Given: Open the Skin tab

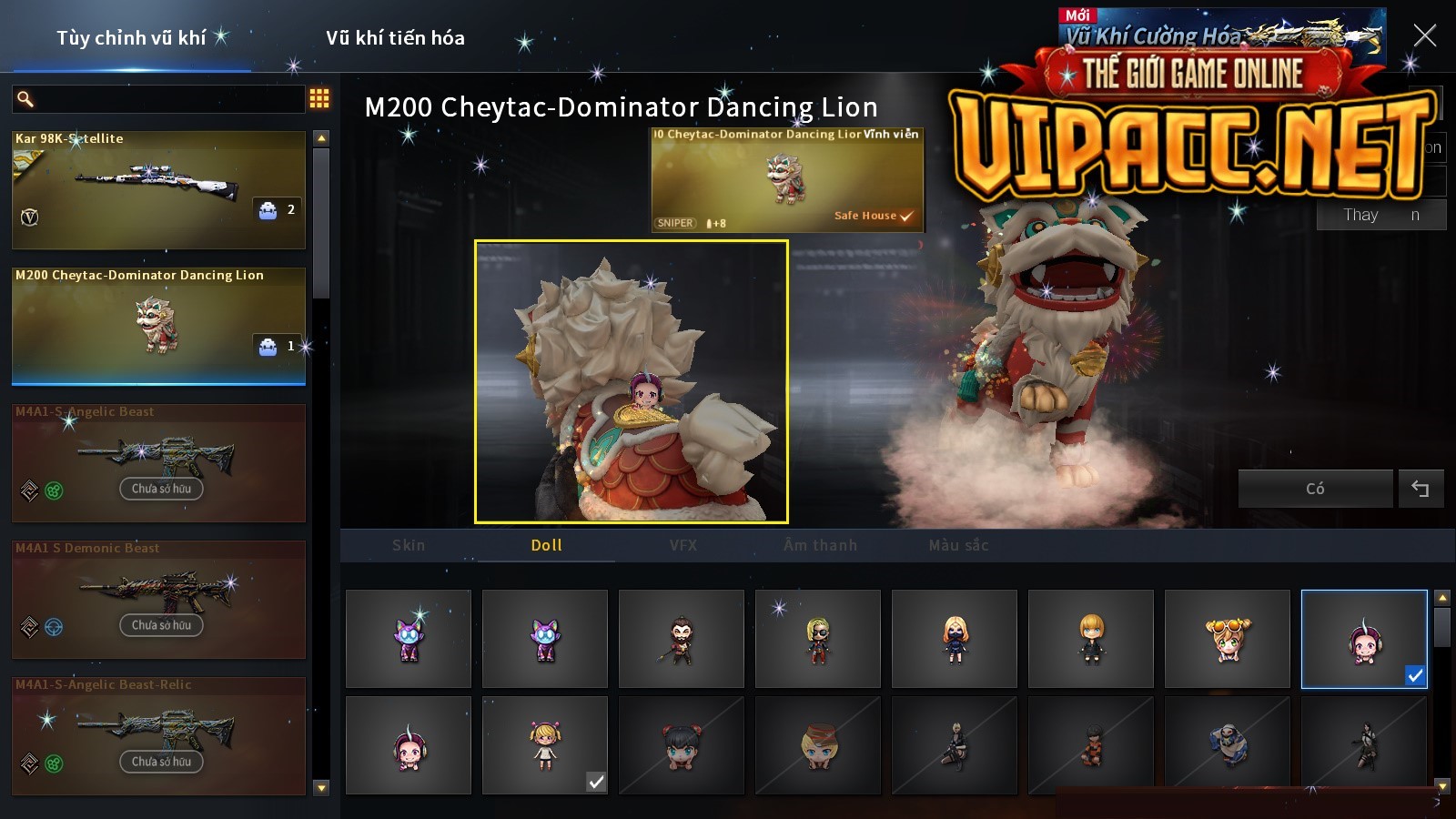Looking at the screenshot, I should point(409,545).
